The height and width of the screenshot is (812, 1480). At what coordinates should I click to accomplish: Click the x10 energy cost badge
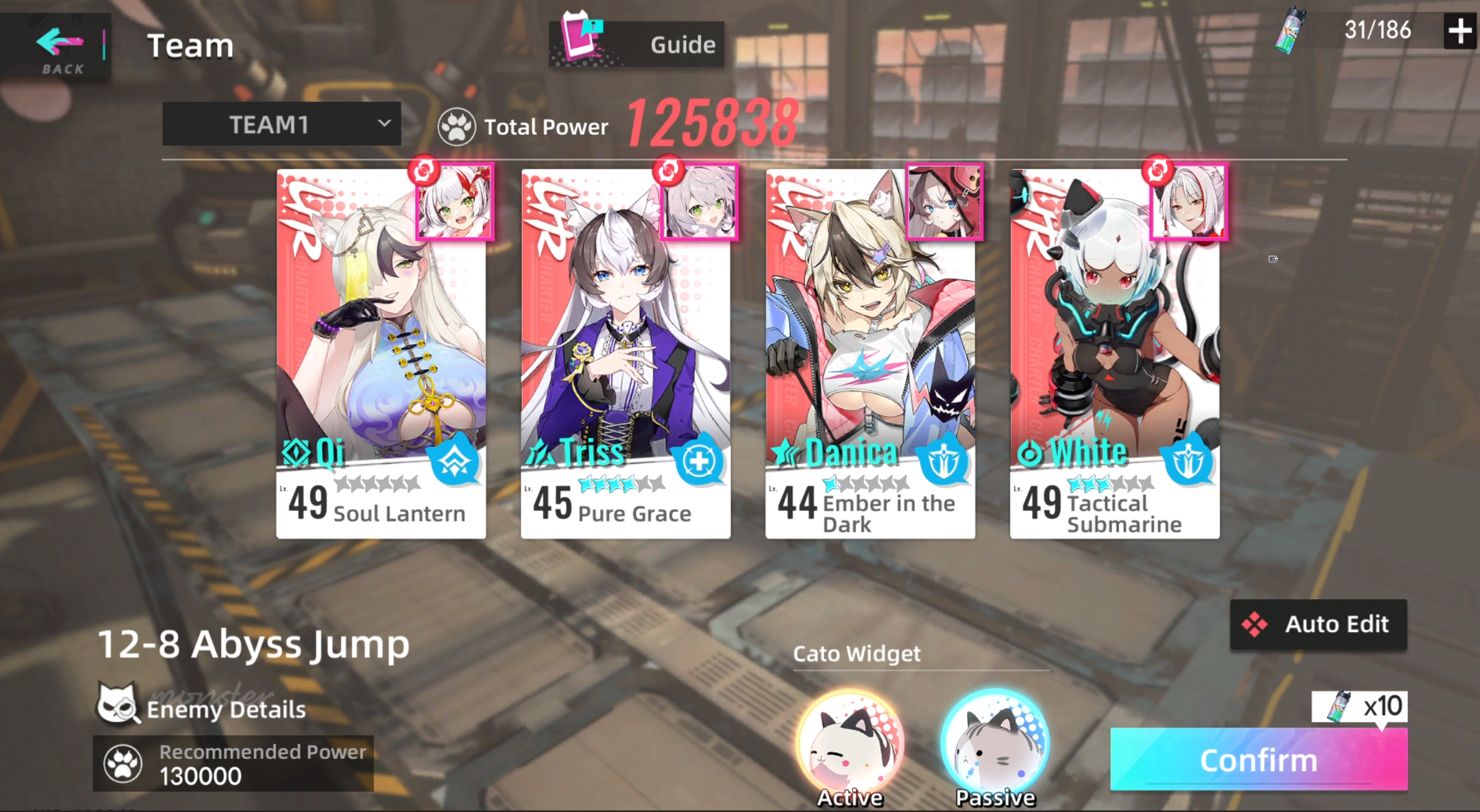[1358, 706]
